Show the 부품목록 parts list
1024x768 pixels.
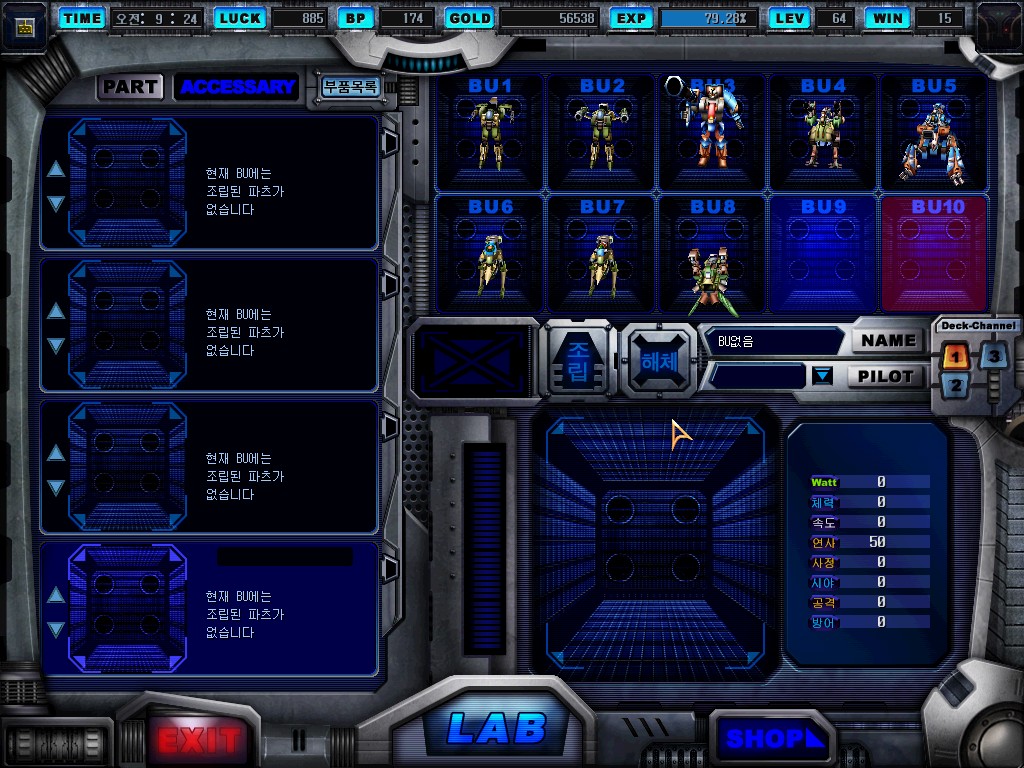[349, 87]
